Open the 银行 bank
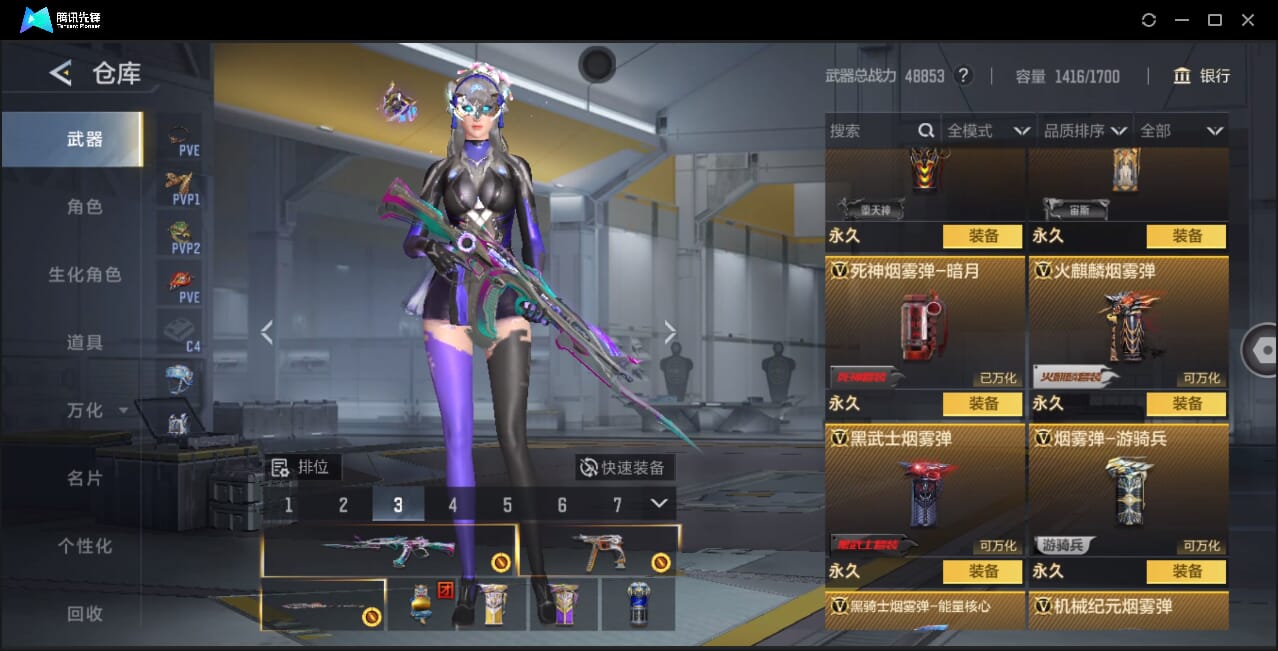 tap(1201, 76)
